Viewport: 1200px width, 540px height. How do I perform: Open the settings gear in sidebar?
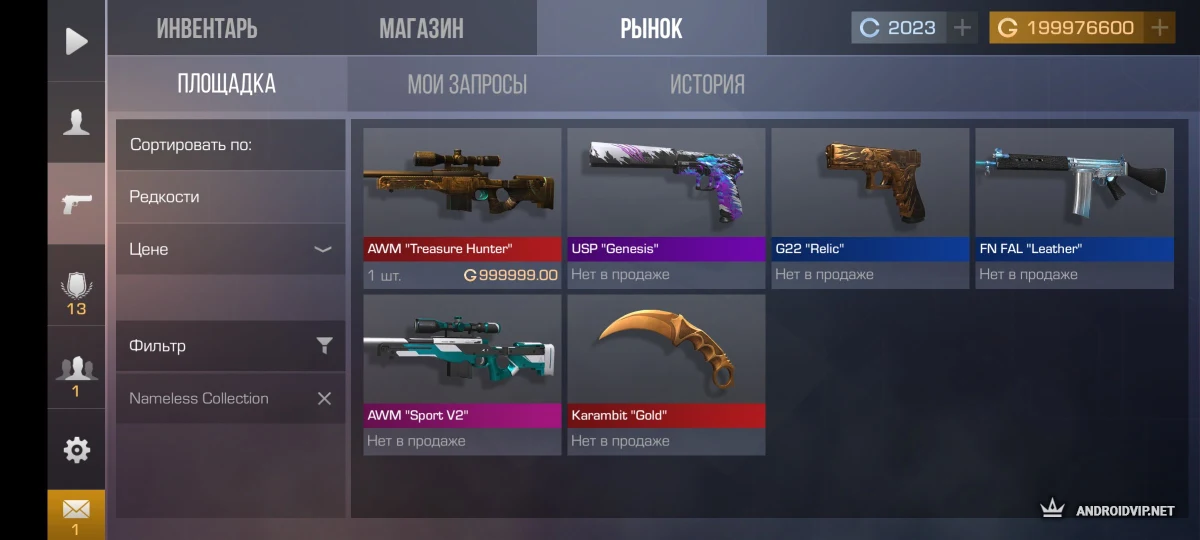pyautogui.click(x=76, y=450)
